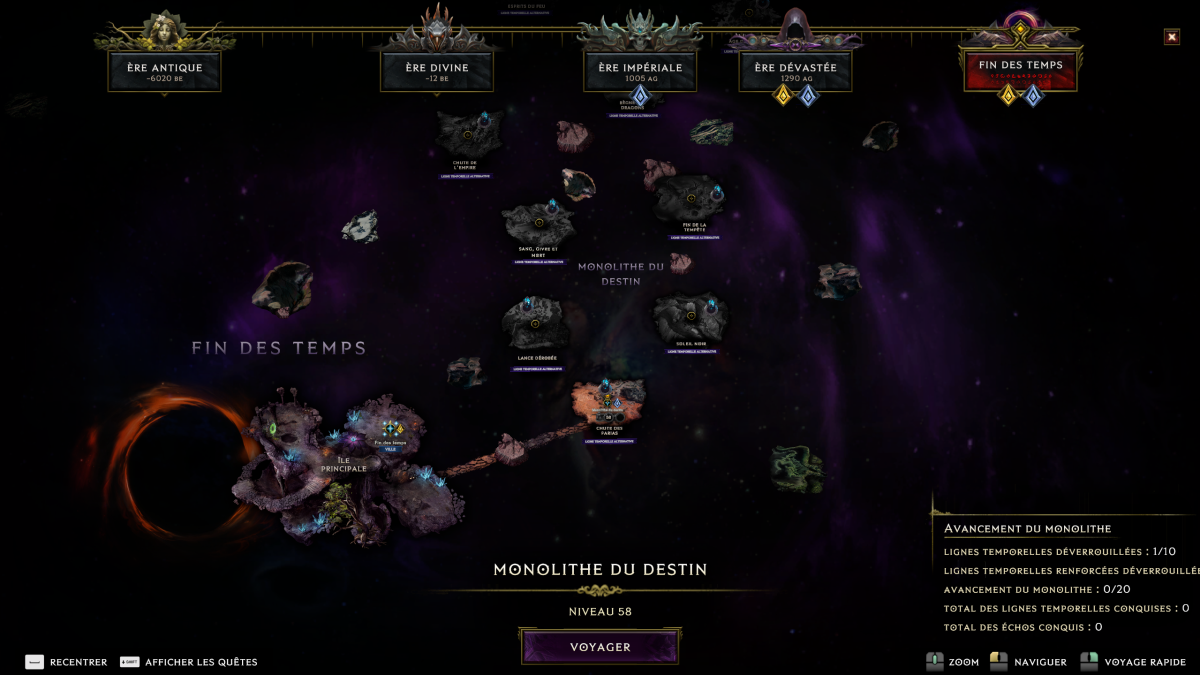
Task: Choose the Sang, Givre et Mort timeline
Action: point(538,221)
